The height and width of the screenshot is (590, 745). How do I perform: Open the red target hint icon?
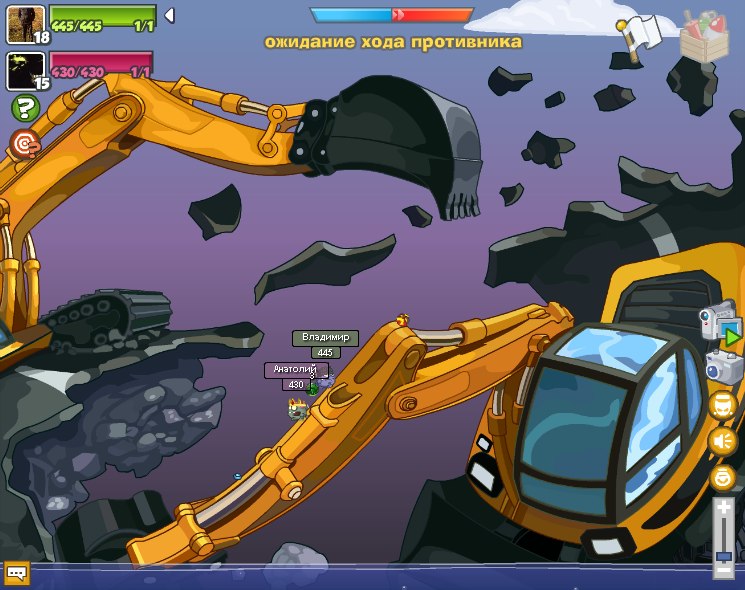(x=23, y=144)
